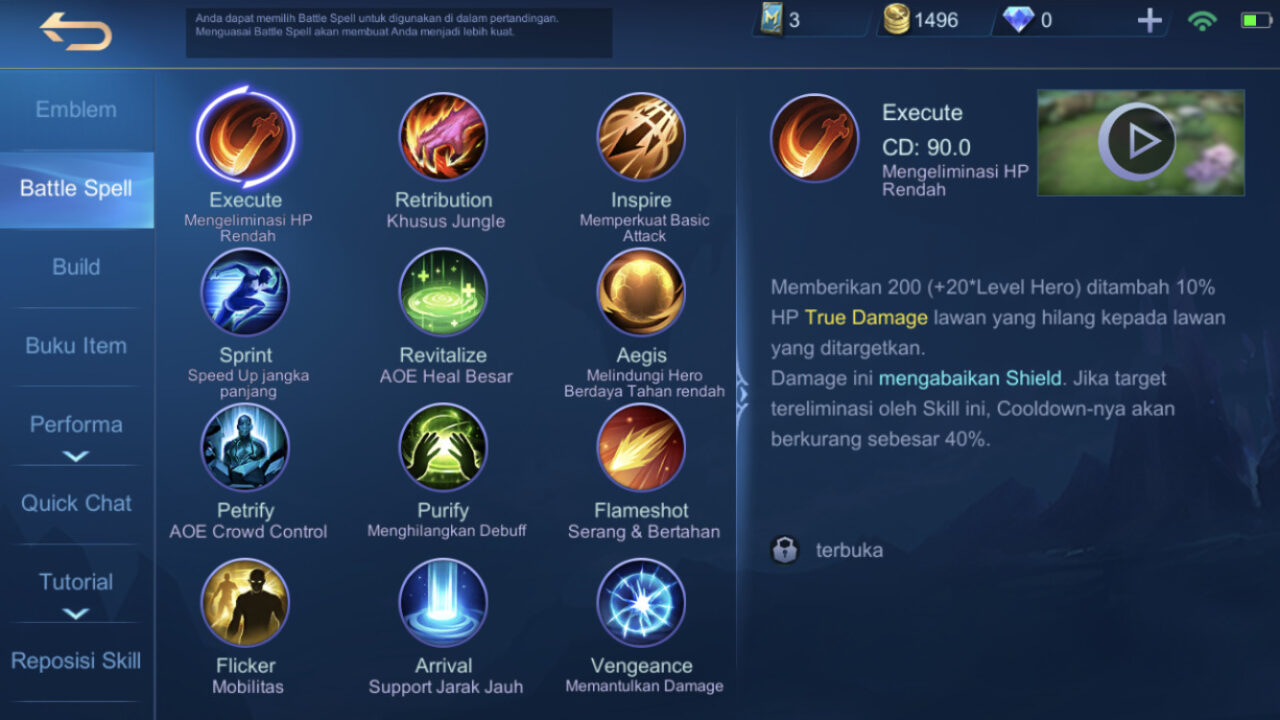The width and height of the screenshot is (1280, 720).
Task: Choose the Inspire battle spell
Action: [641, 137]
